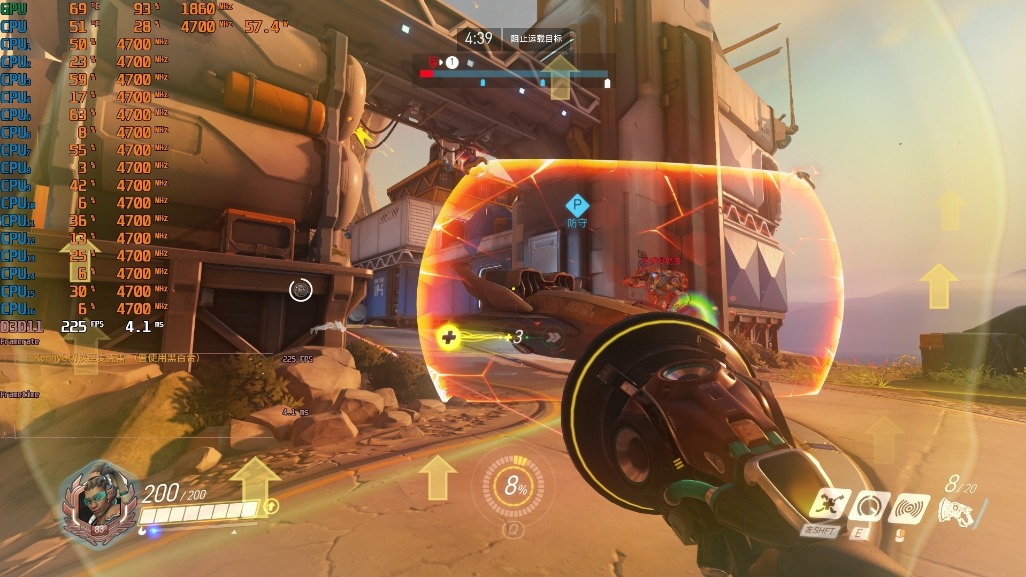
Task: Click the red payload position icon
Action: pos(434,62)
